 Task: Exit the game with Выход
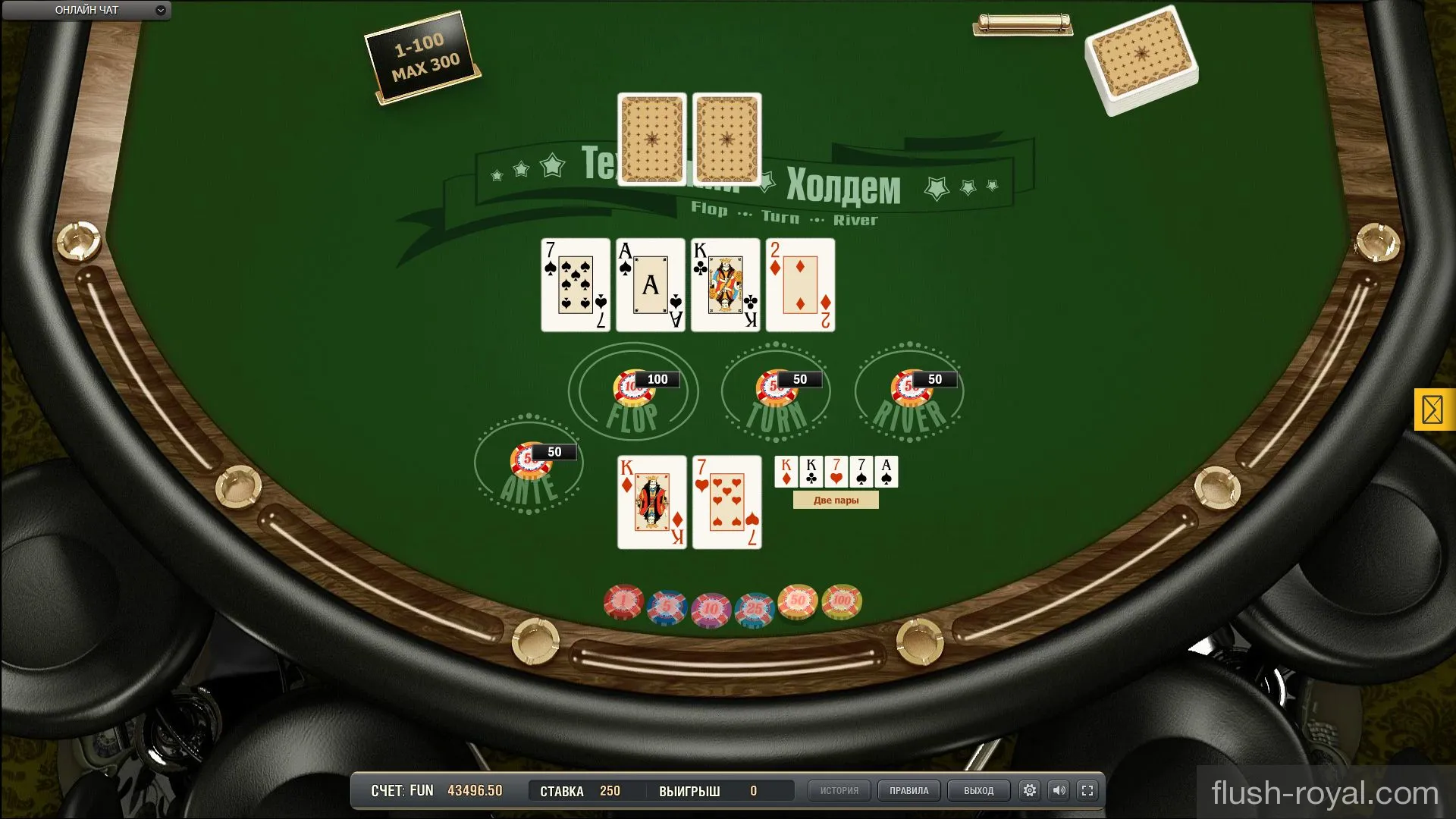(x=978, y=791)
